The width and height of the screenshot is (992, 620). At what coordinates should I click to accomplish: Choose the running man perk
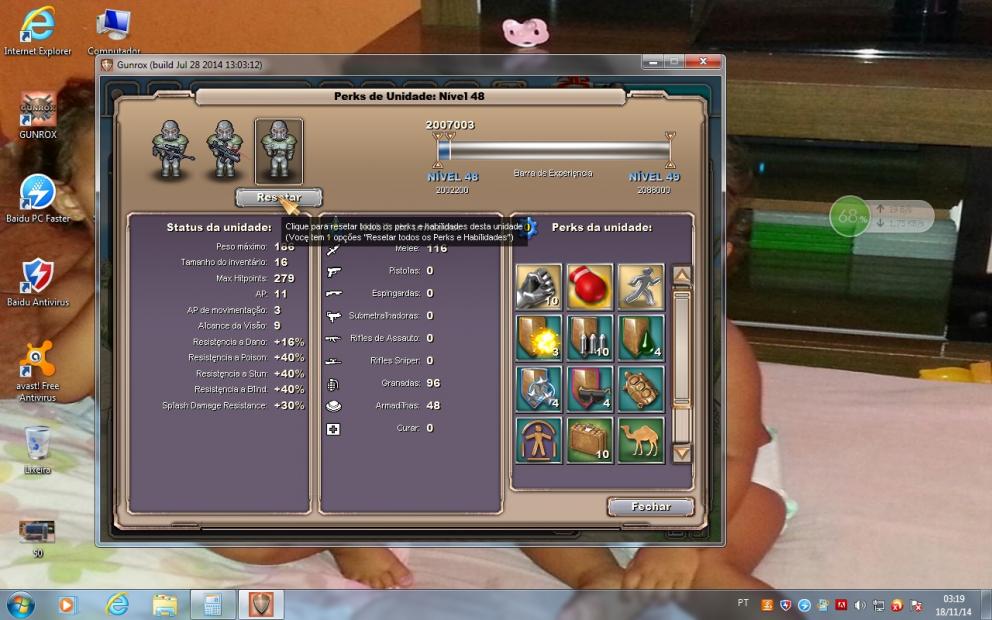(640, 288)
